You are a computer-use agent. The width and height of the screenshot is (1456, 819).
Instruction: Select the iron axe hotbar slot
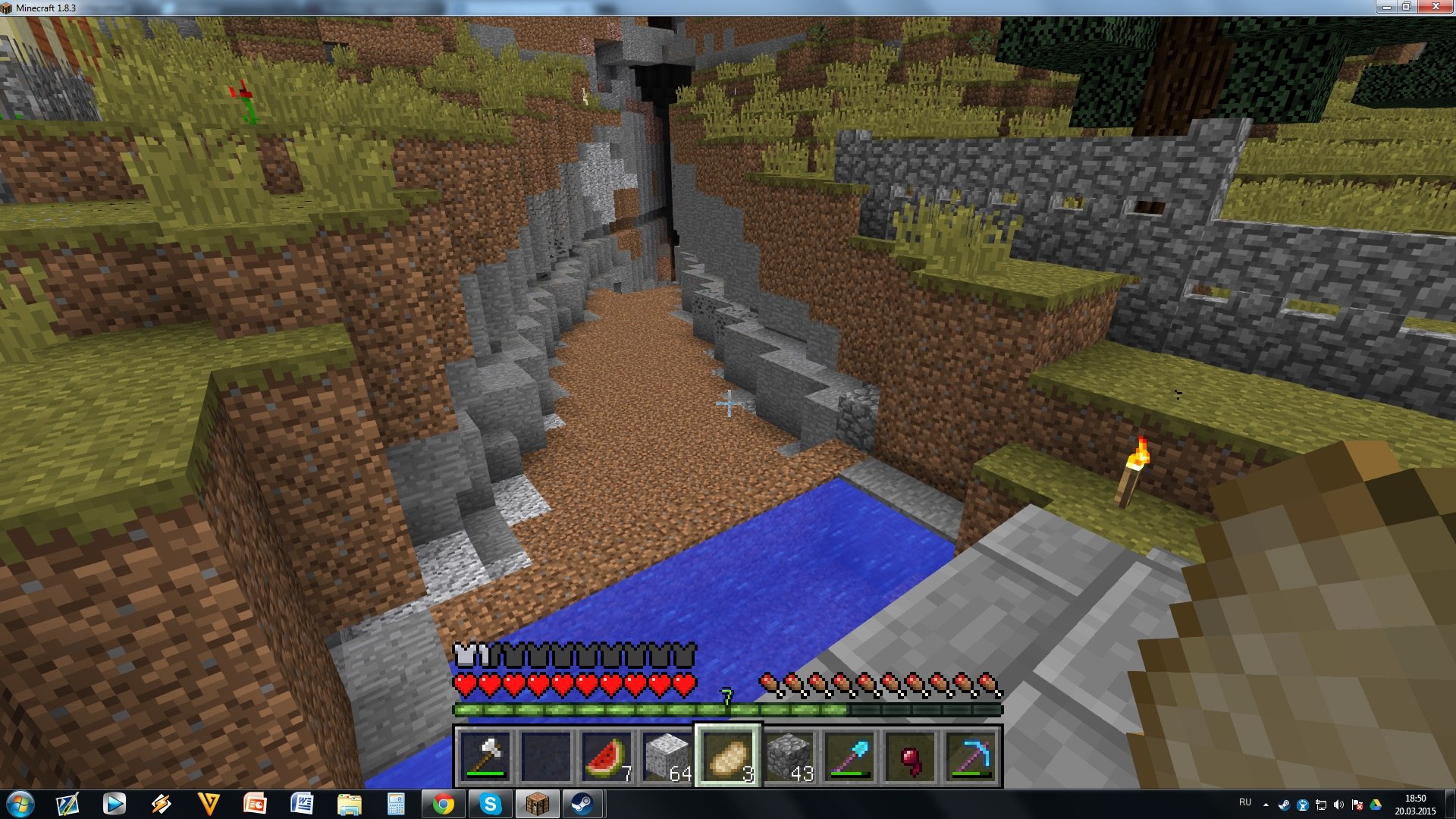485,756
